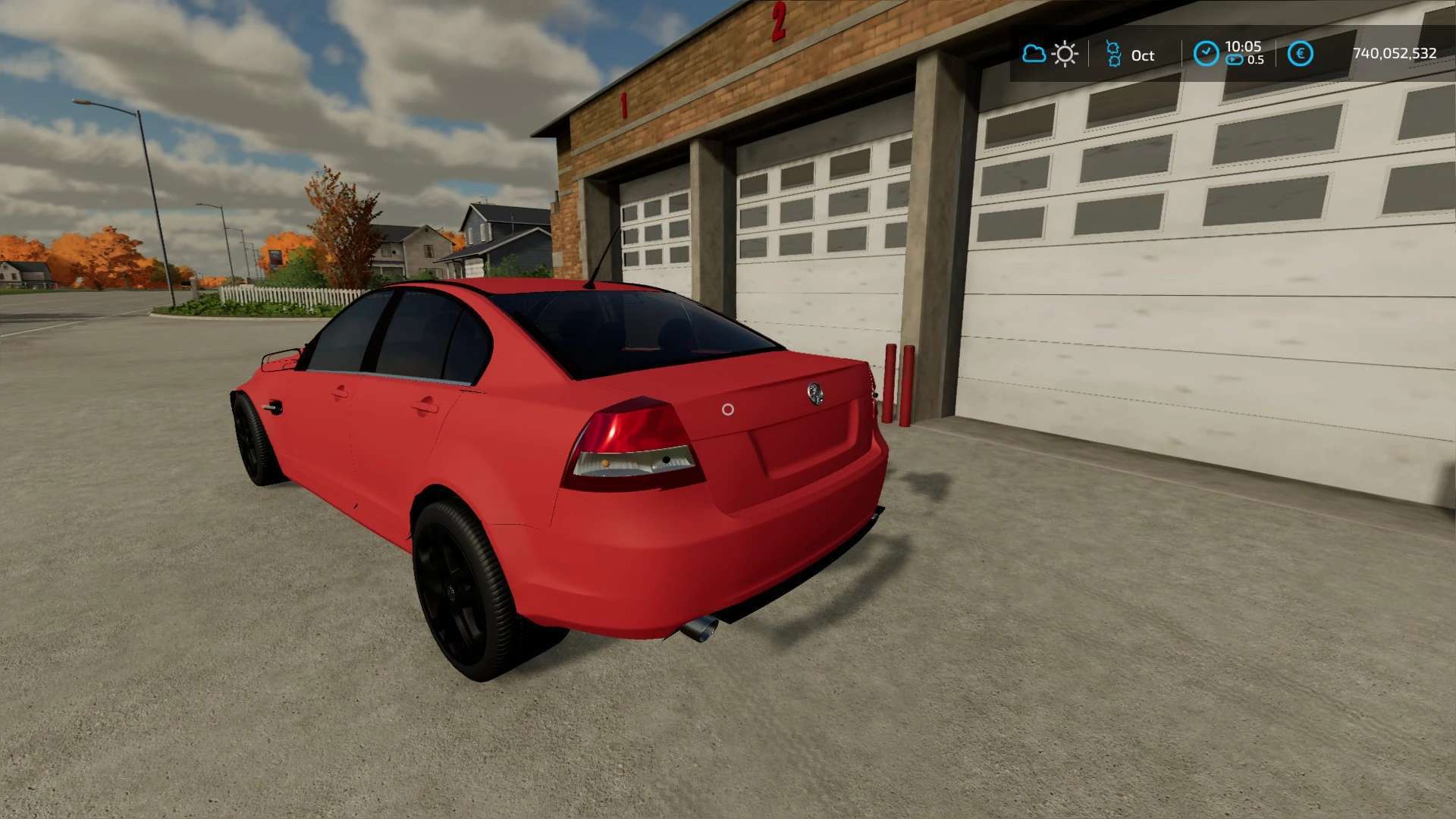Select the sun weather forecast icon

pos(1065,53)
